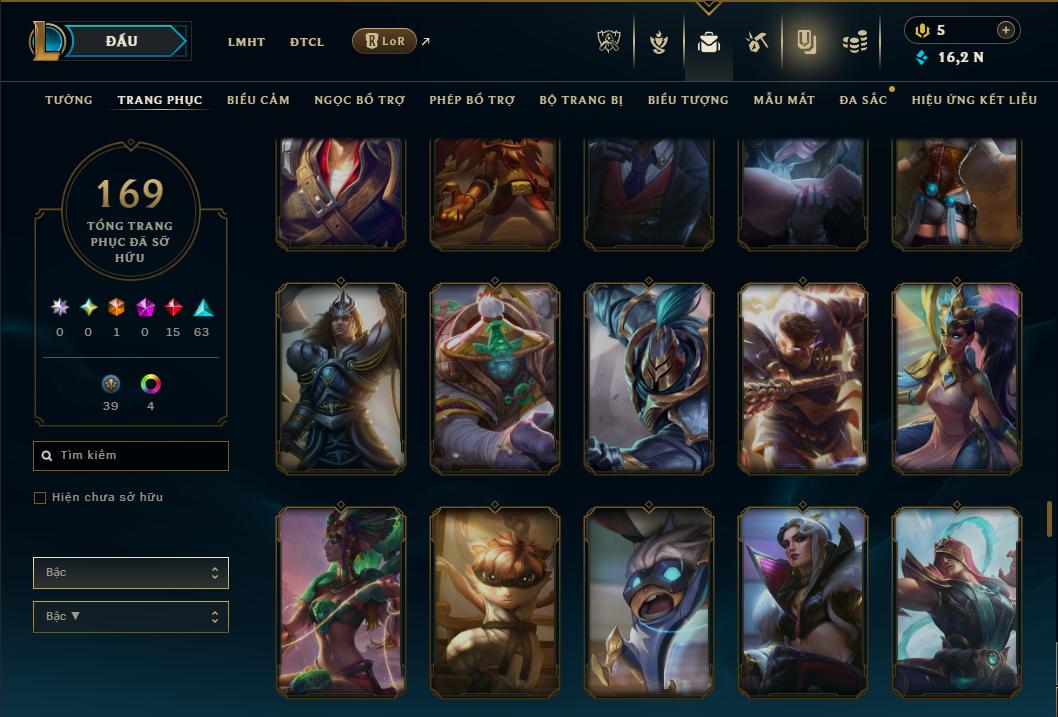The image size is (1058, 717).
Task: Switch to the ĐTCL game mode tab
Action: 307,42
